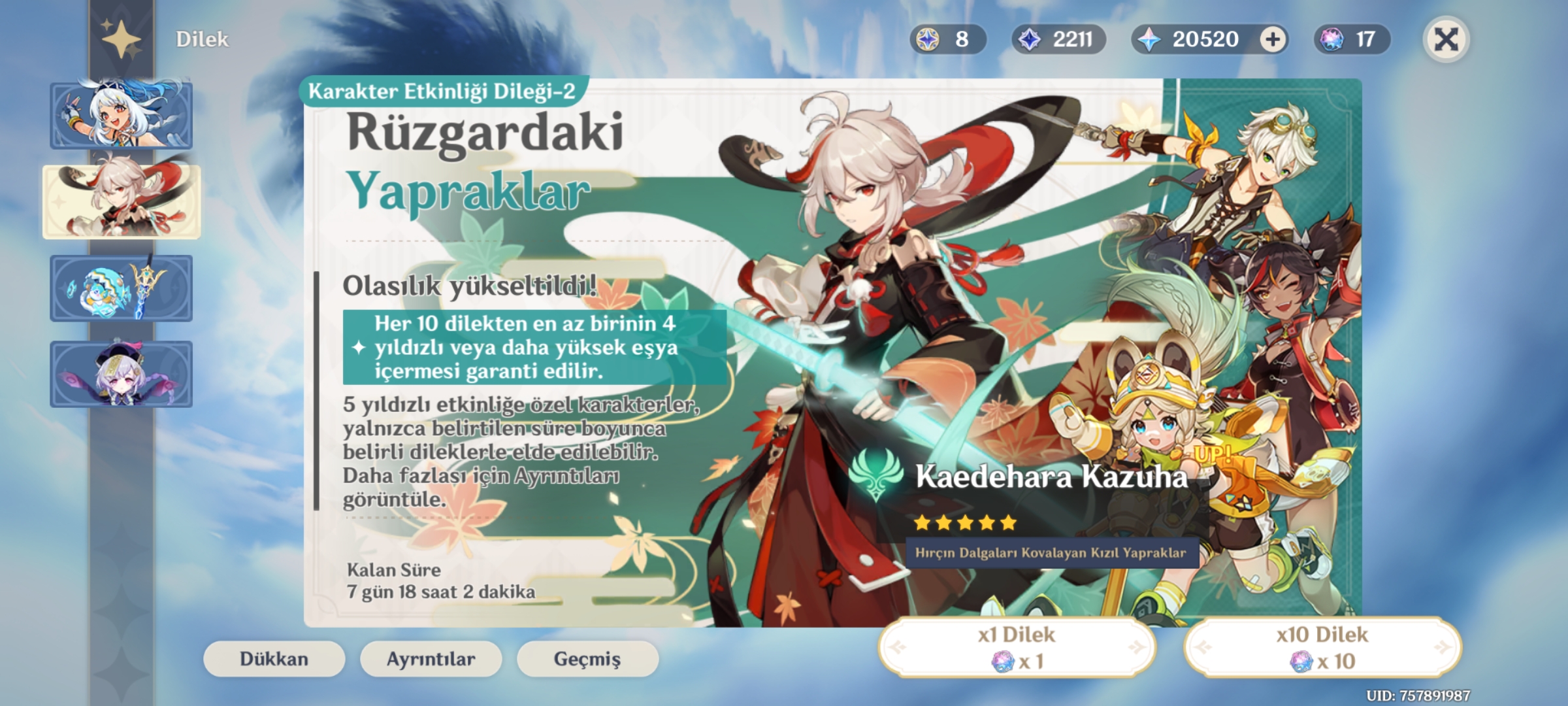Screen dimensions: 1568x706
Task: Open the weapon event wish banner
Action: (122, 288)
